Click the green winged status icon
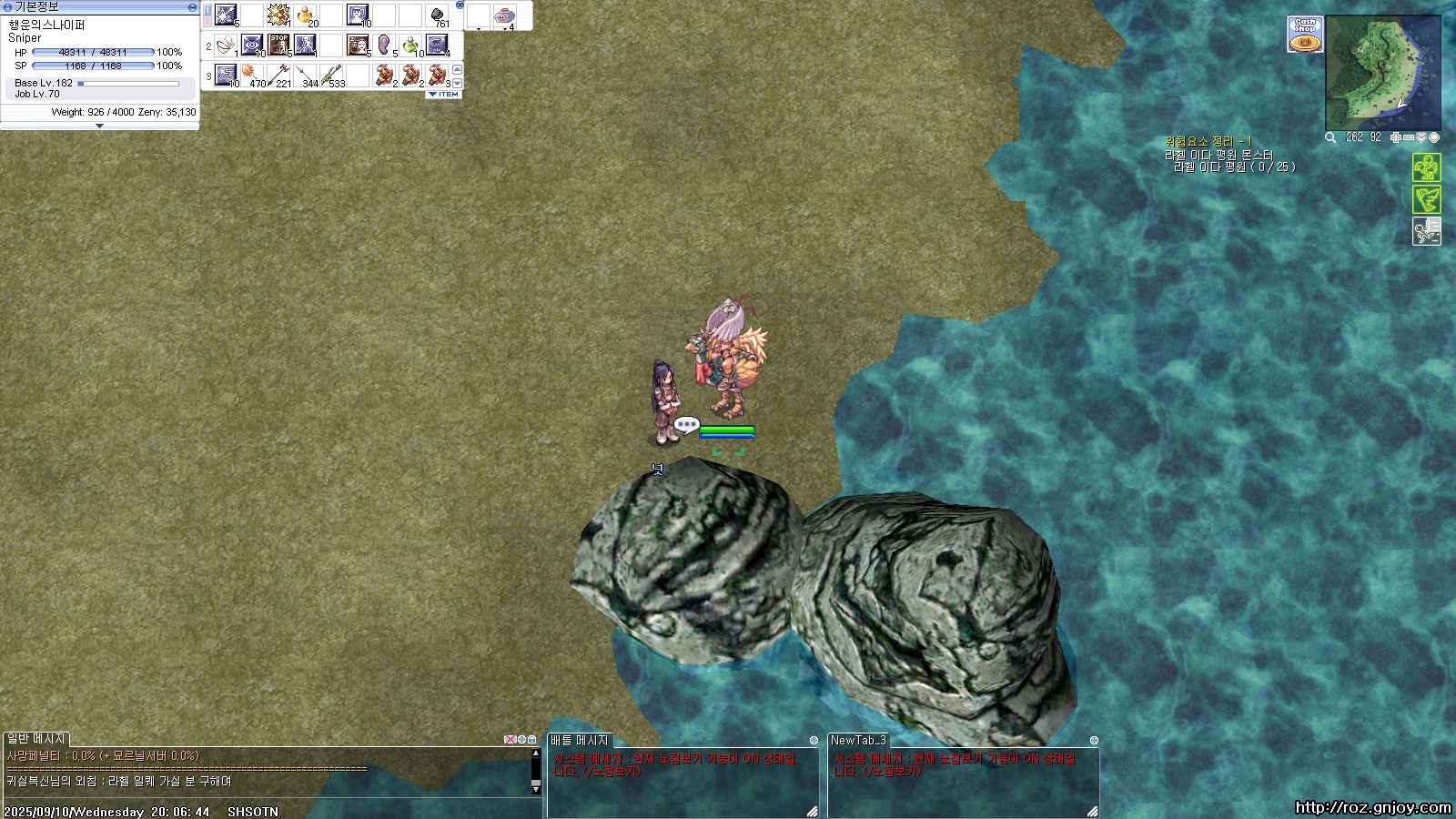The width and height of the screenshot is (1456, 819). [1426, 199]
